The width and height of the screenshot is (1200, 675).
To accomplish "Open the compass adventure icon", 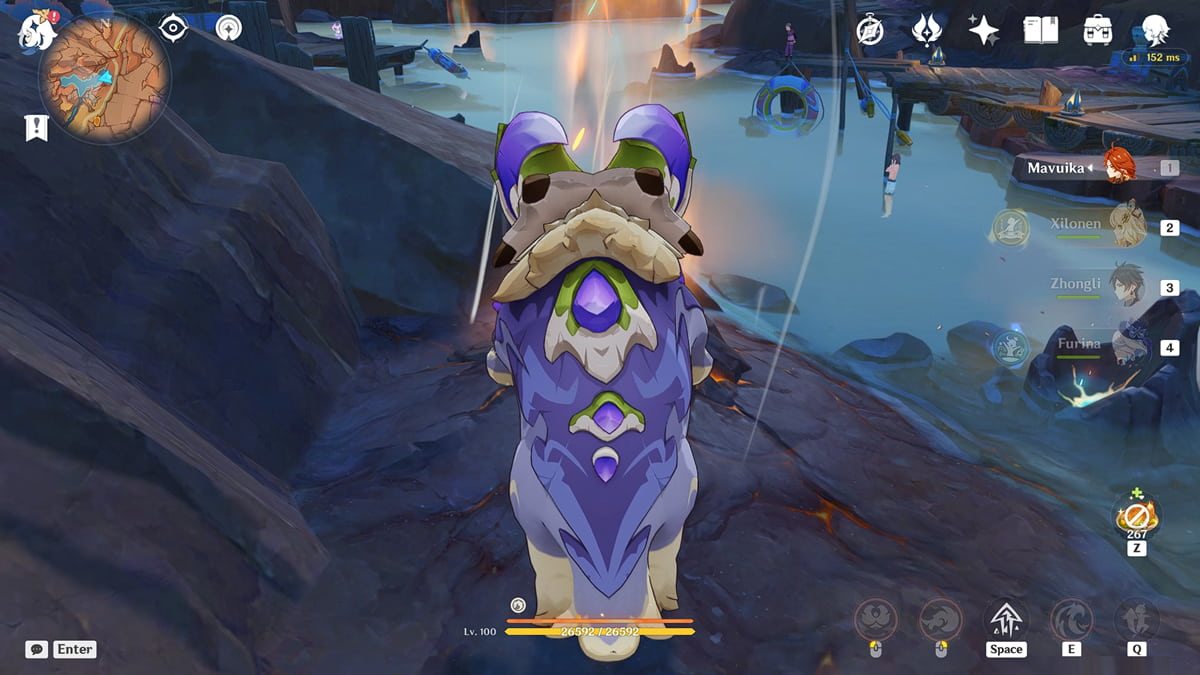I will [870, 30].
